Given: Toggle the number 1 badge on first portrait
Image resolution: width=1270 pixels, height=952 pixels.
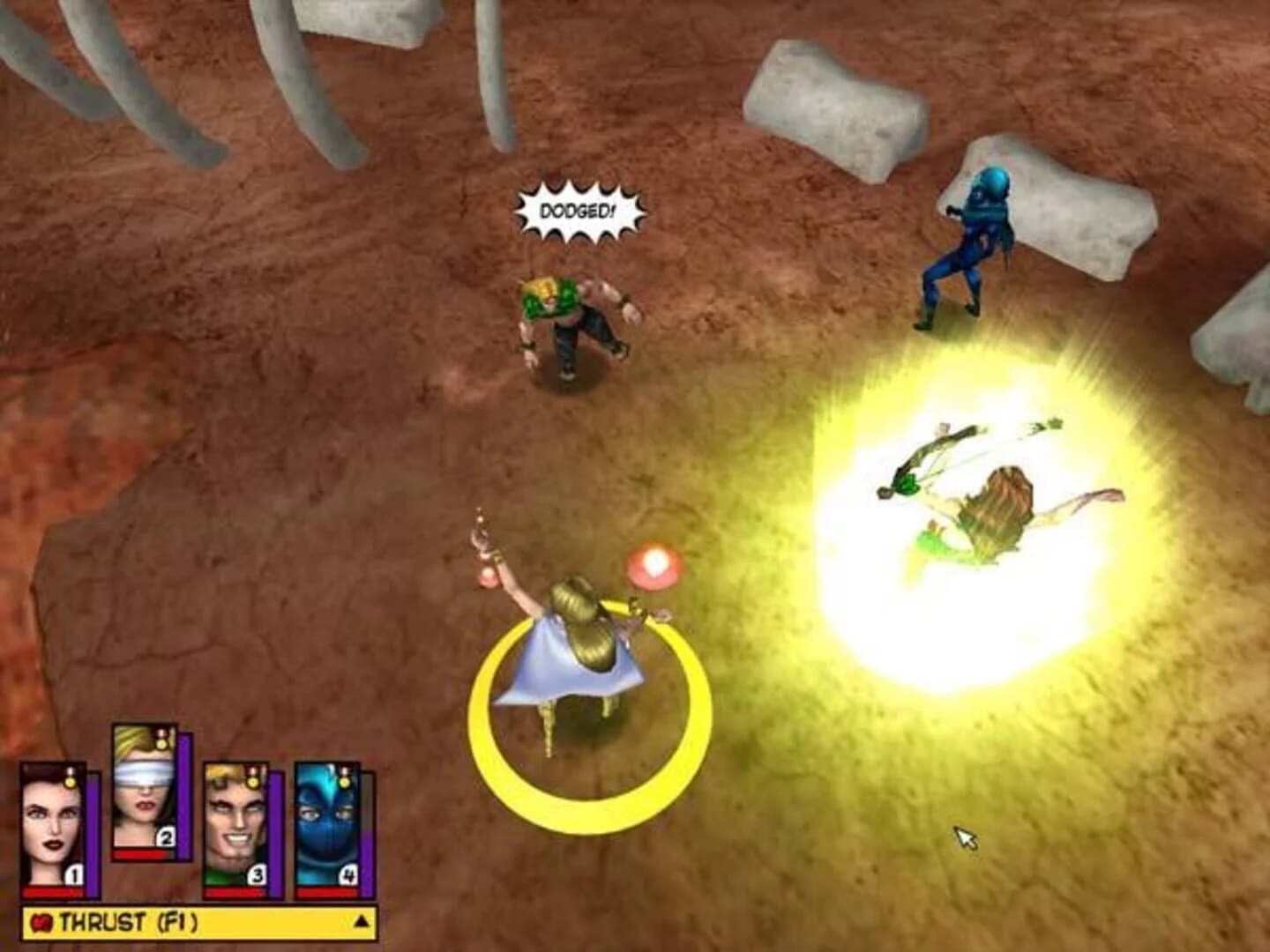Looking at the screenshot, I should point(74,875).
